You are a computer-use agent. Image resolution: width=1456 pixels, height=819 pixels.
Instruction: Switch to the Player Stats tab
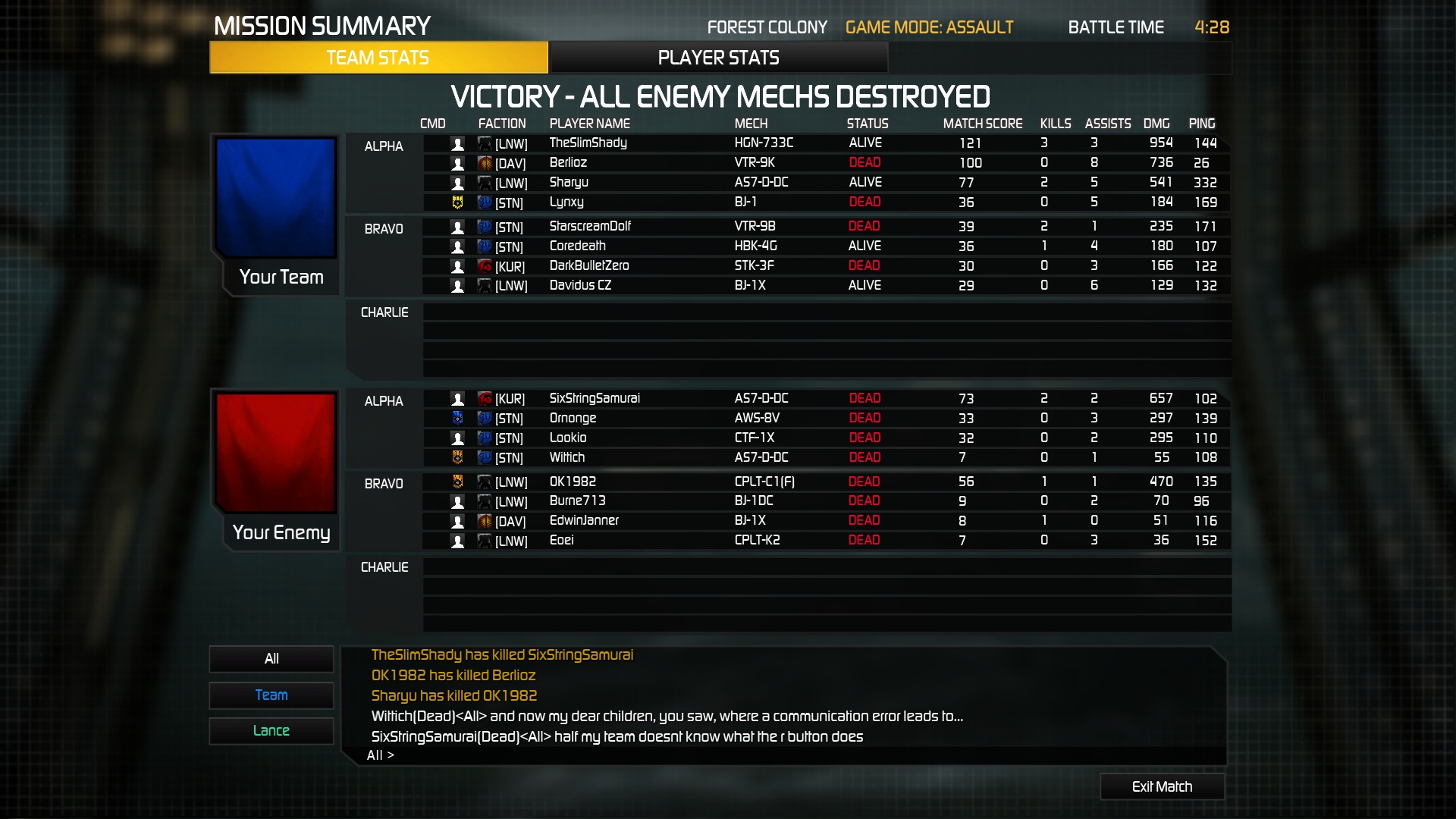718,58
